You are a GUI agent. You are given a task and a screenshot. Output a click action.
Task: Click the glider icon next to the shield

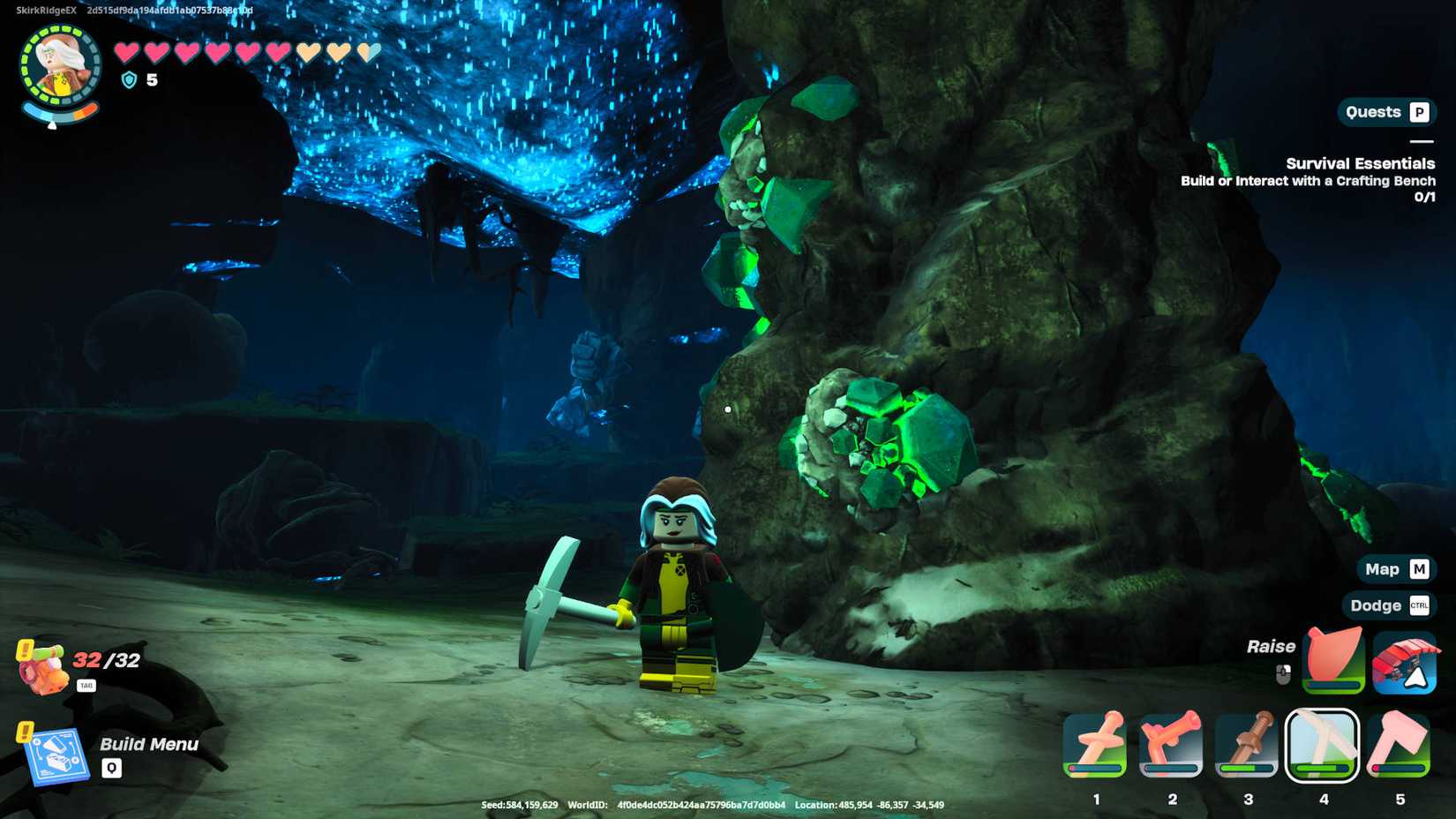(x=1403, y=660)
